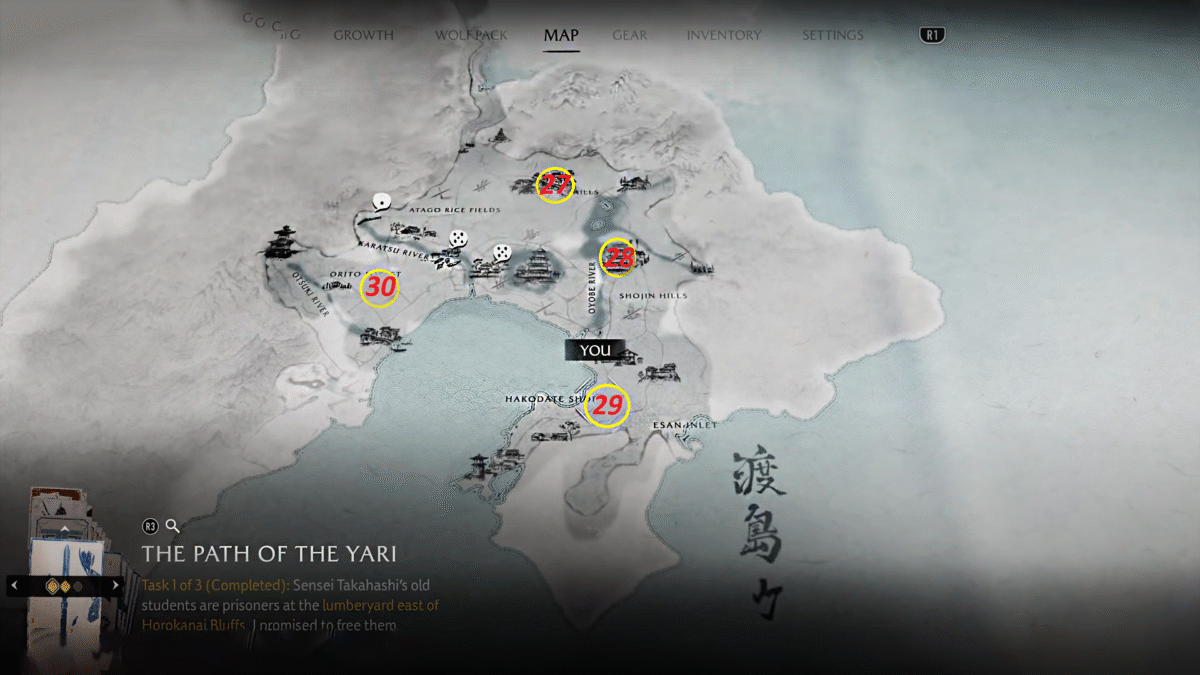Go to the Settings tab
The image size is (1200, 675).
pos(832,35)
